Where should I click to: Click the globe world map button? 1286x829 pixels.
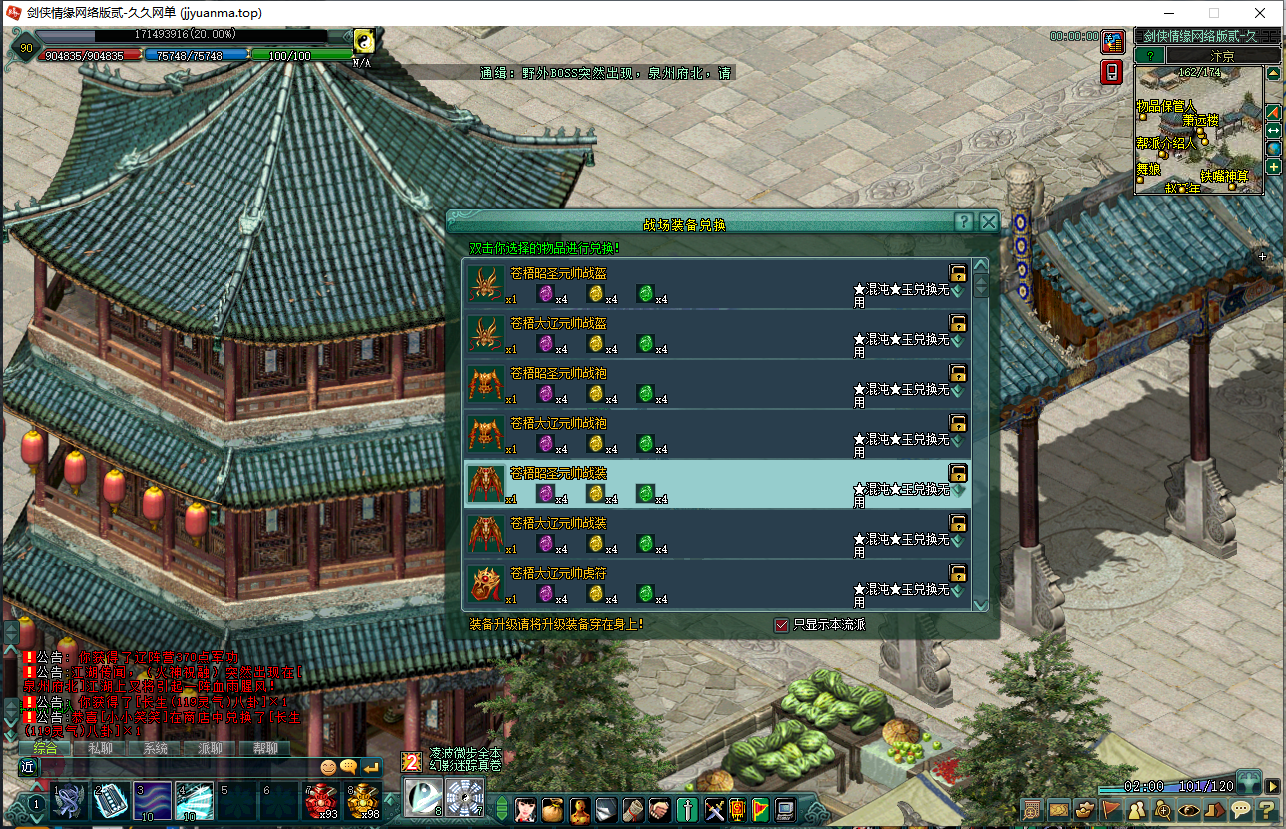coord(1273,149)
